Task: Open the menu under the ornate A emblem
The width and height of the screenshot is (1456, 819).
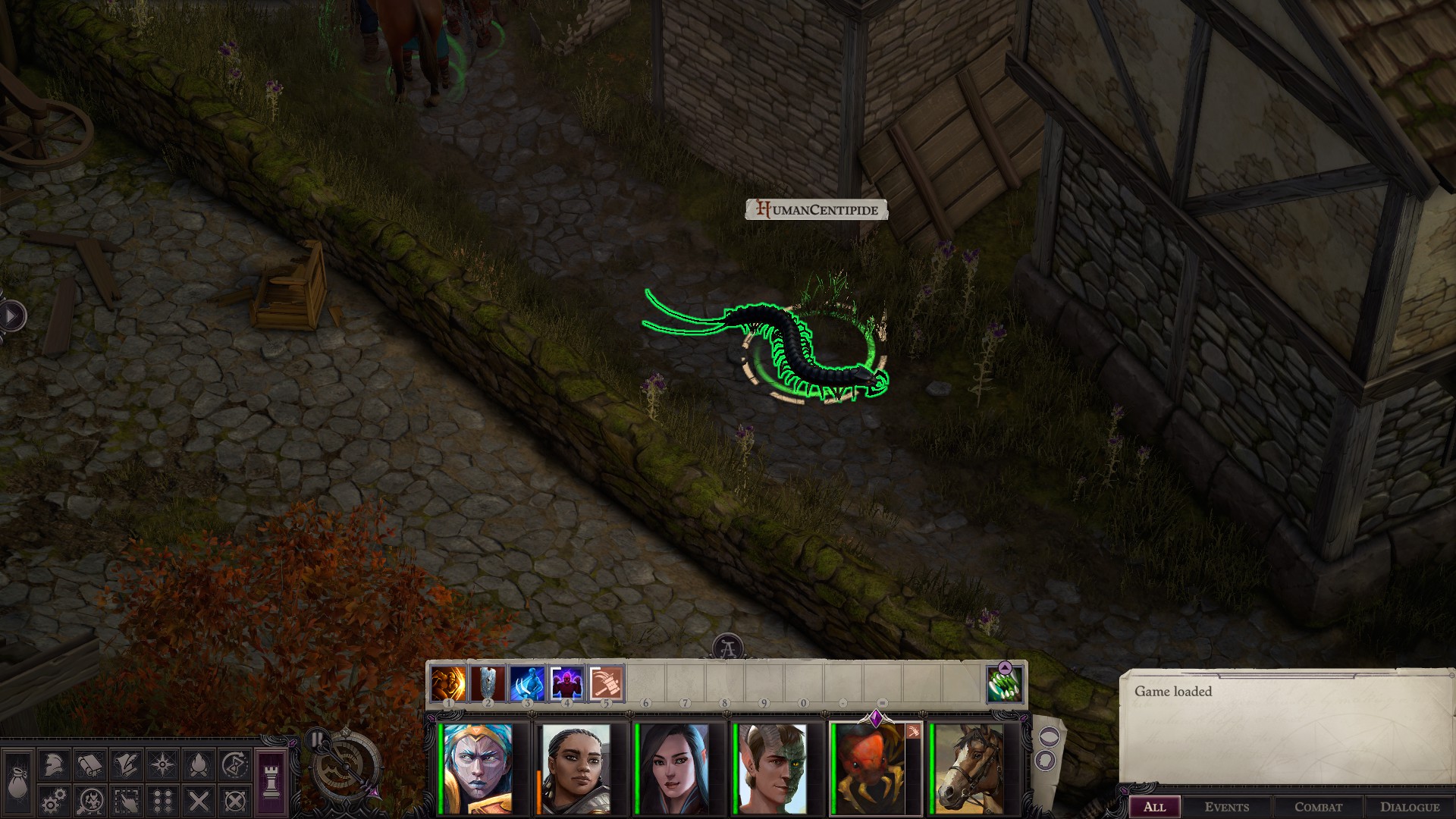Action: pos(728,646)
